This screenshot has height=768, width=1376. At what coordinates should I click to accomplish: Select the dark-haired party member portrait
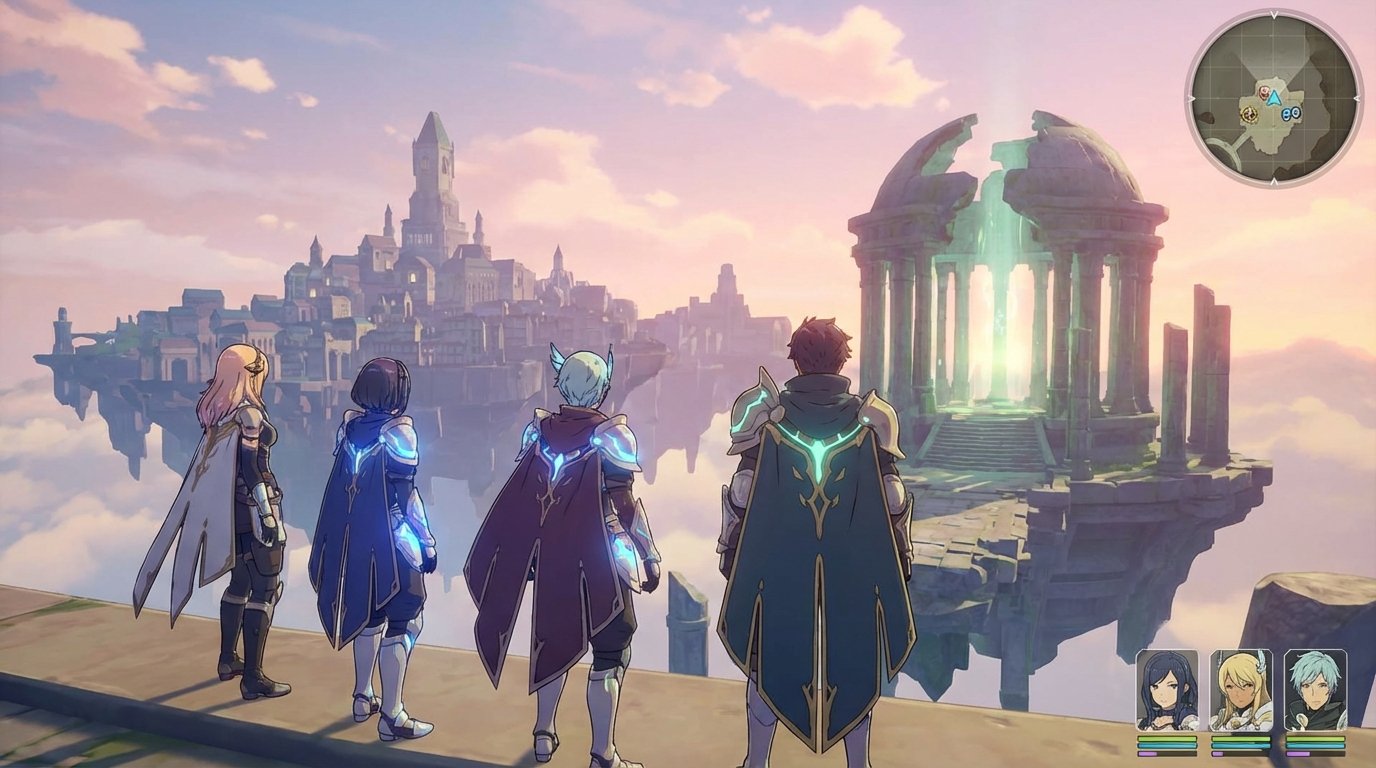click(1166, 688)
